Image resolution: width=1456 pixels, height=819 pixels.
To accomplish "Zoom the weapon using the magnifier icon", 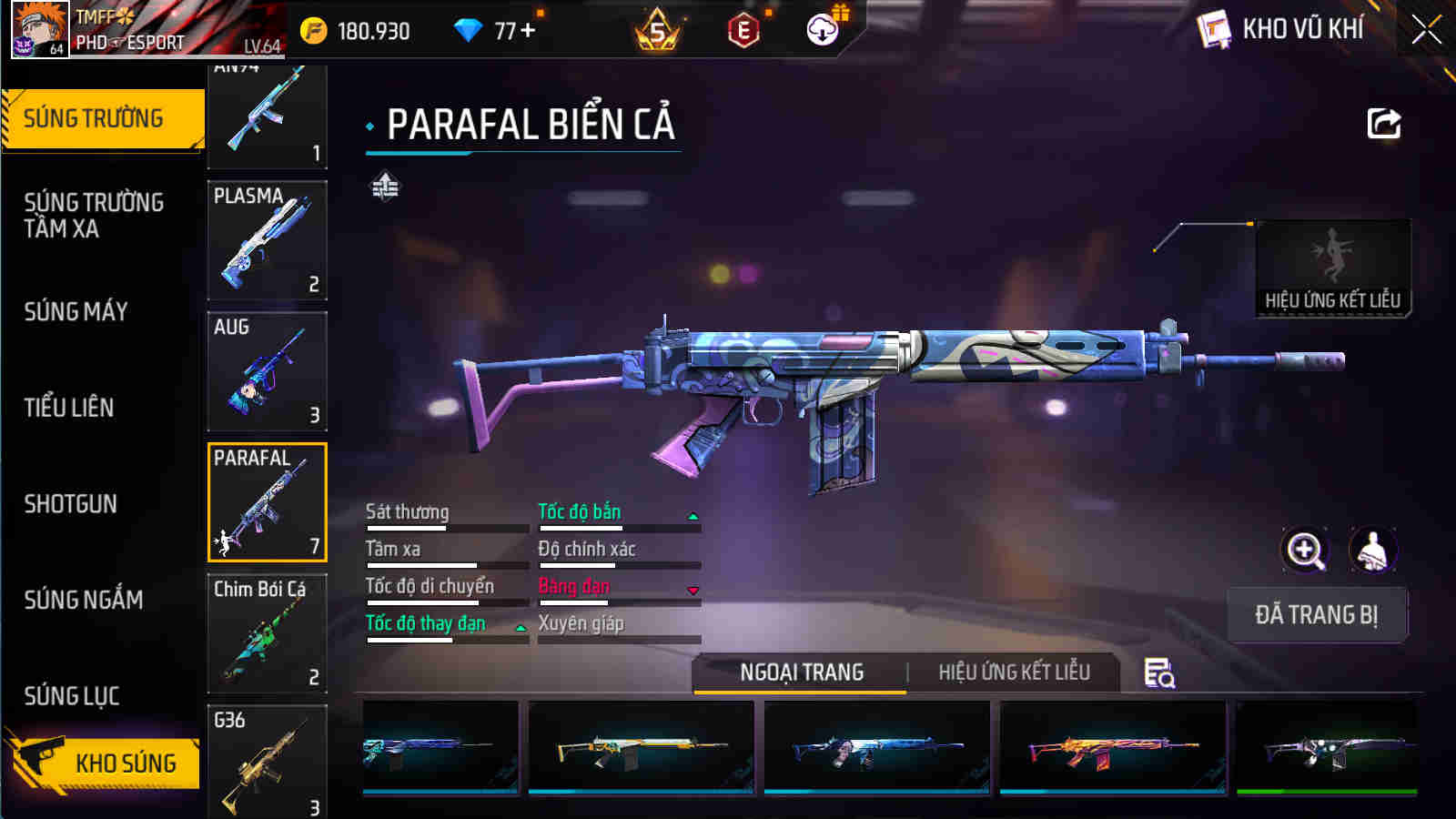I will [x=1305, y=549].
